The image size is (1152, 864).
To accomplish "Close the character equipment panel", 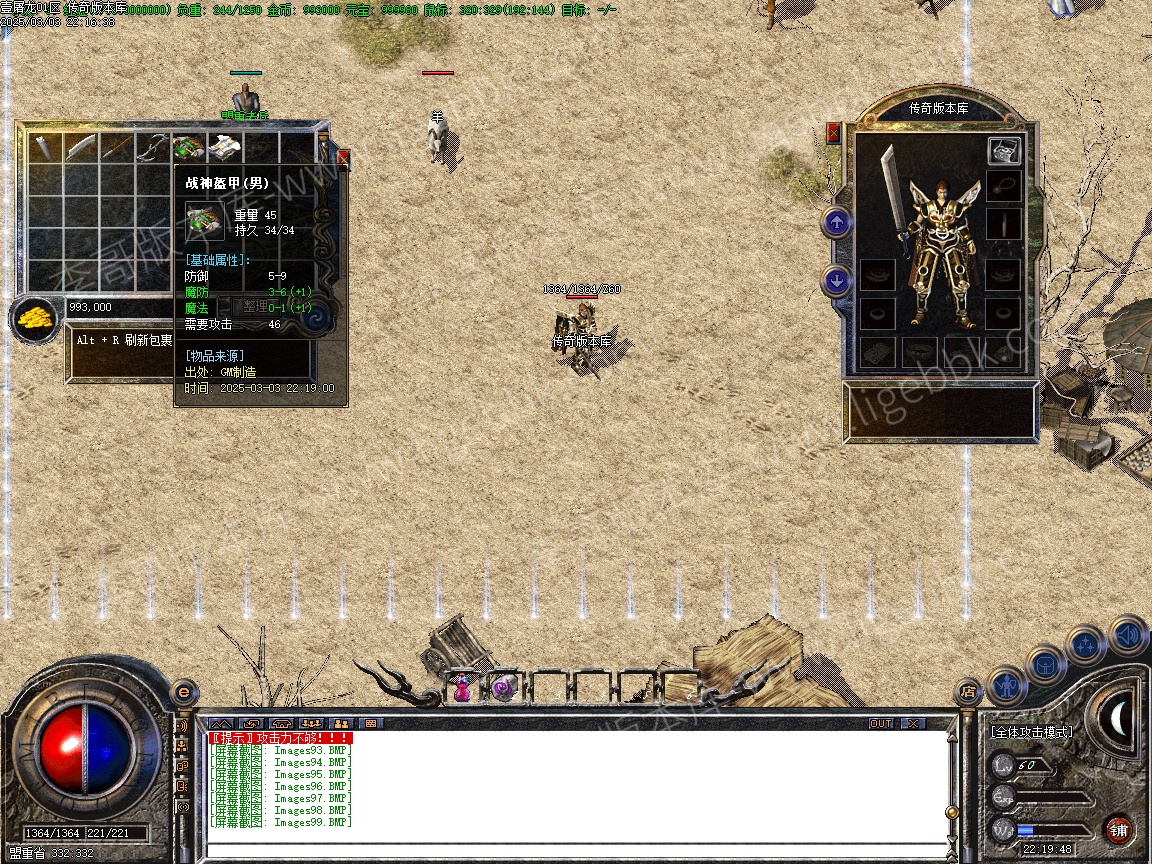I will tap(834, 133).
